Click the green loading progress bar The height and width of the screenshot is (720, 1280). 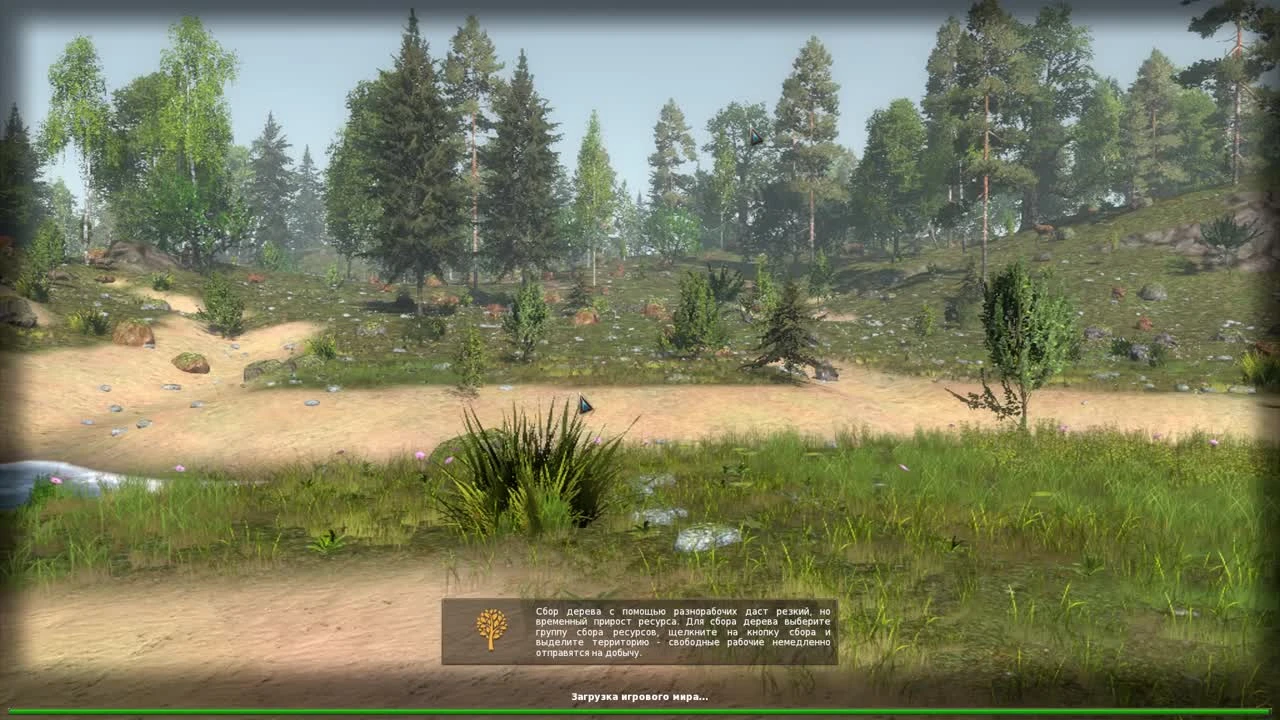640,713
